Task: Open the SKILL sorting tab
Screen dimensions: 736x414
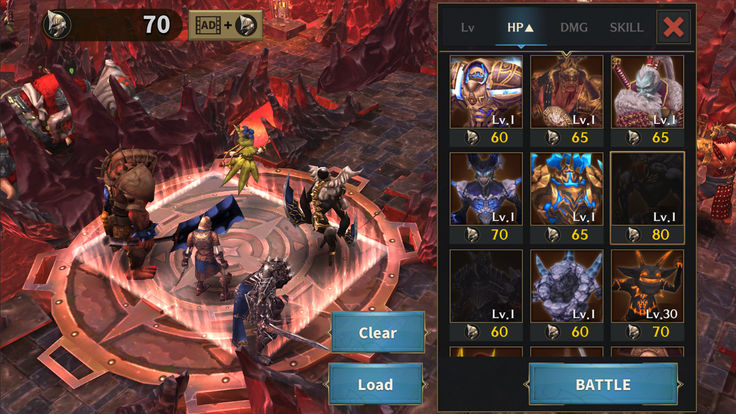Action: (626, 27)
